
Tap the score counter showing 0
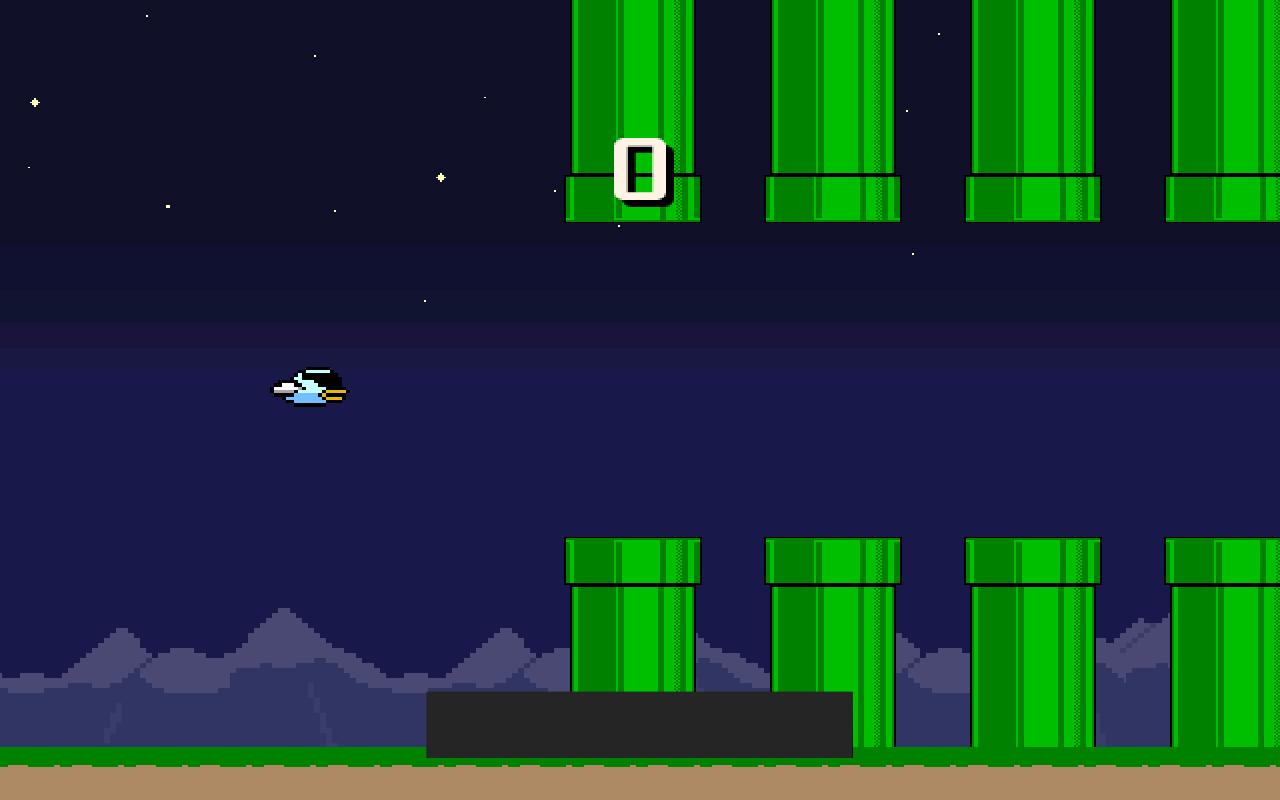click(640, 172)
